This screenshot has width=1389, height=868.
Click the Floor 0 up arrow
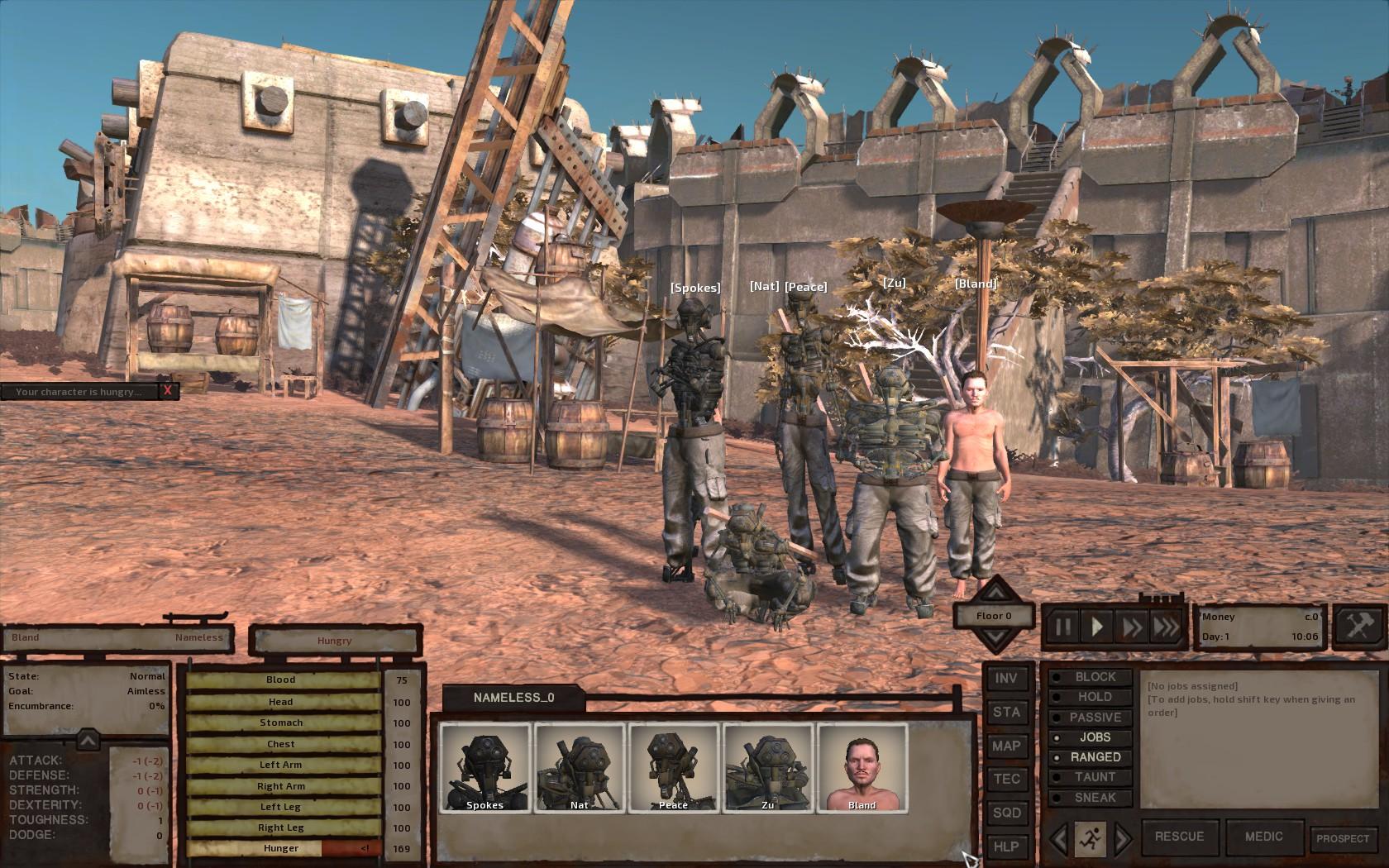click(x=995, y=594)
